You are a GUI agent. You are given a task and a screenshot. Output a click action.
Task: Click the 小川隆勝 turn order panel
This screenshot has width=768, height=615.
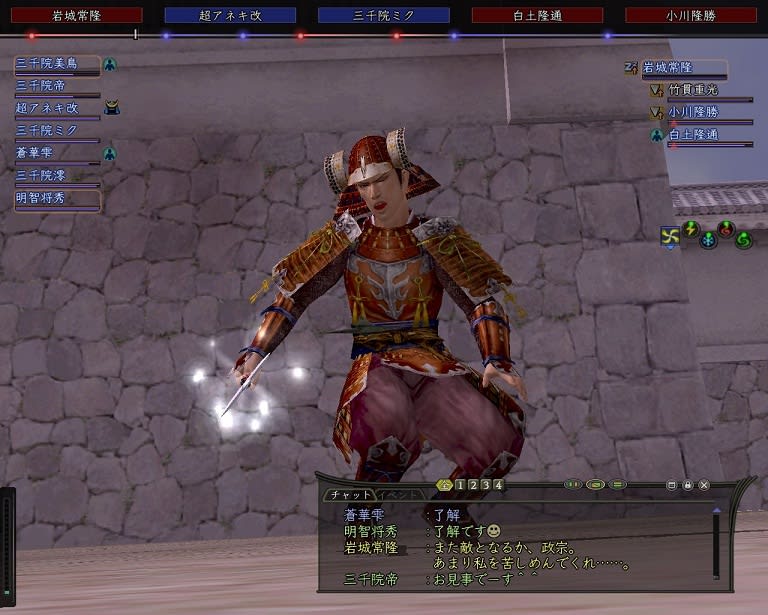click(x=691, y=16)
